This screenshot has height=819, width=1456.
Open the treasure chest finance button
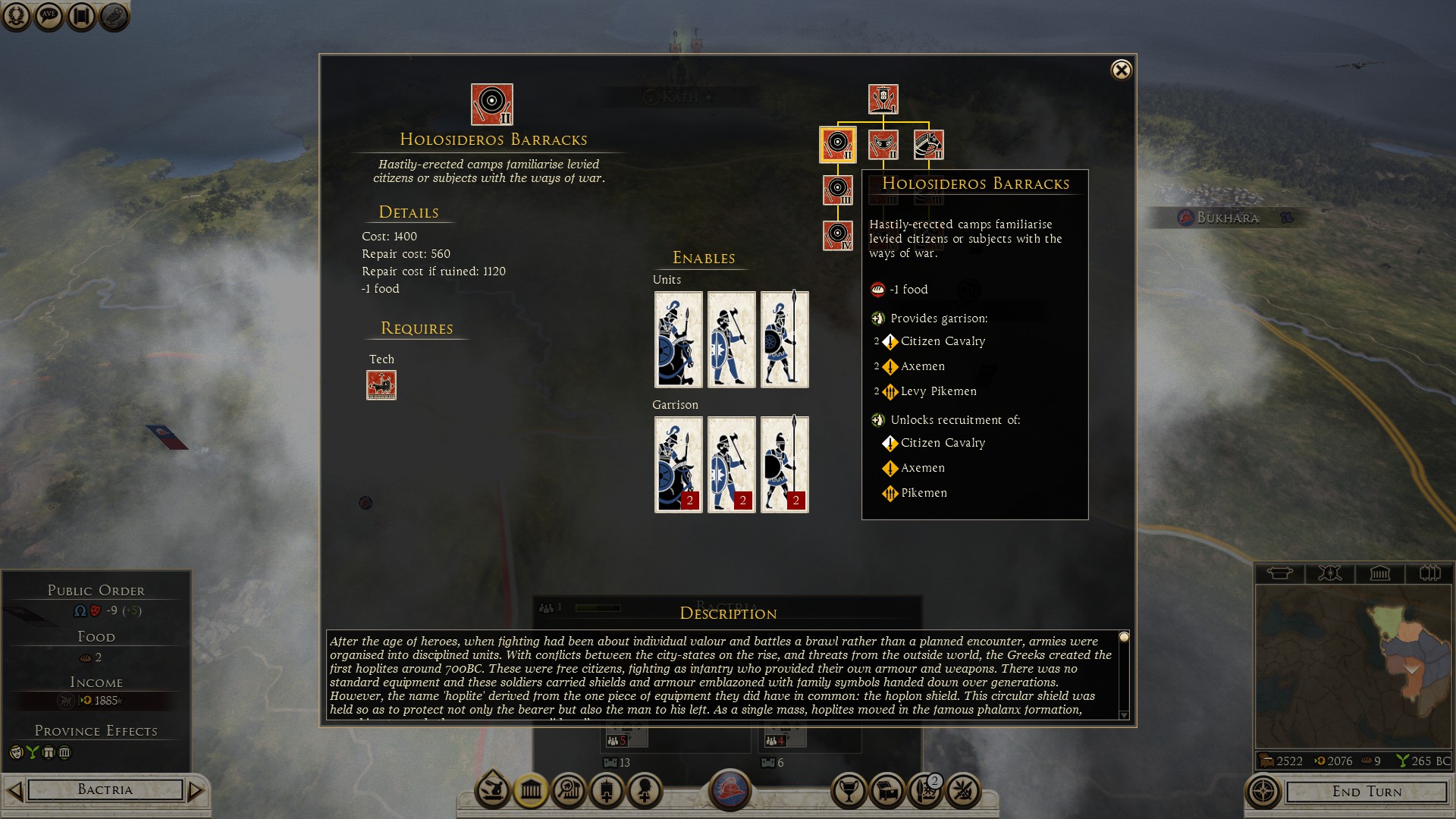coord(887,791)
